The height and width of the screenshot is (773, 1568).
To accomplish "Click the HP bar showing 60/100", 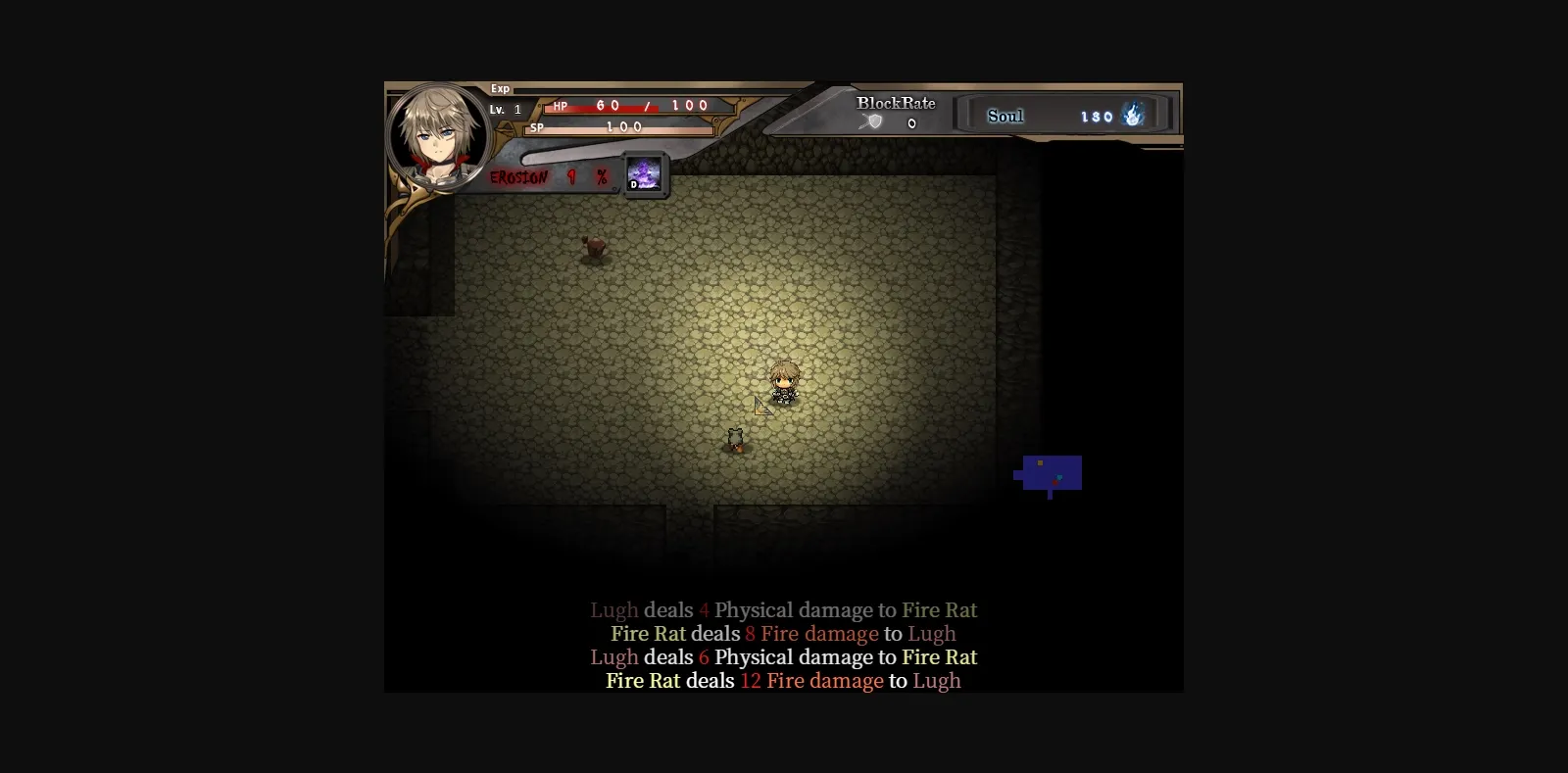I will [627, 107].
